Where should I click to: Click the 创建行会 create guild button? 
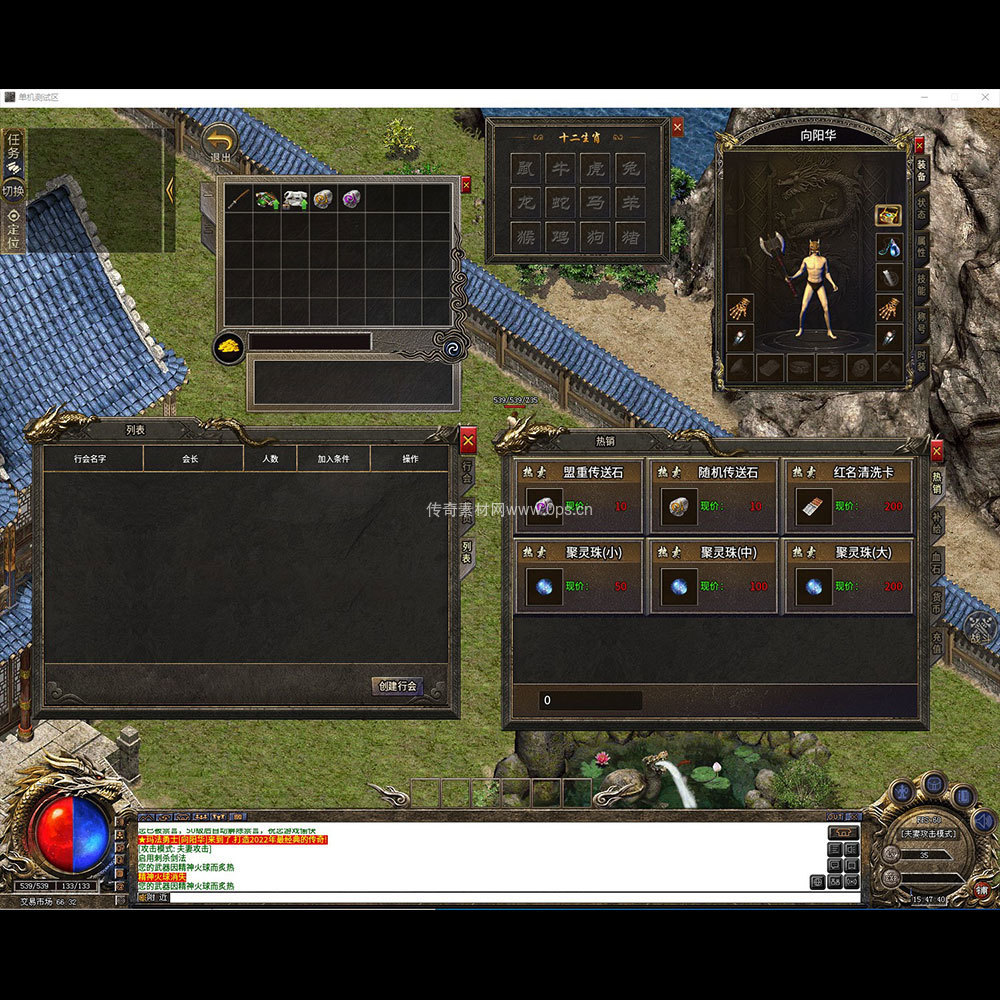[397, 686]
